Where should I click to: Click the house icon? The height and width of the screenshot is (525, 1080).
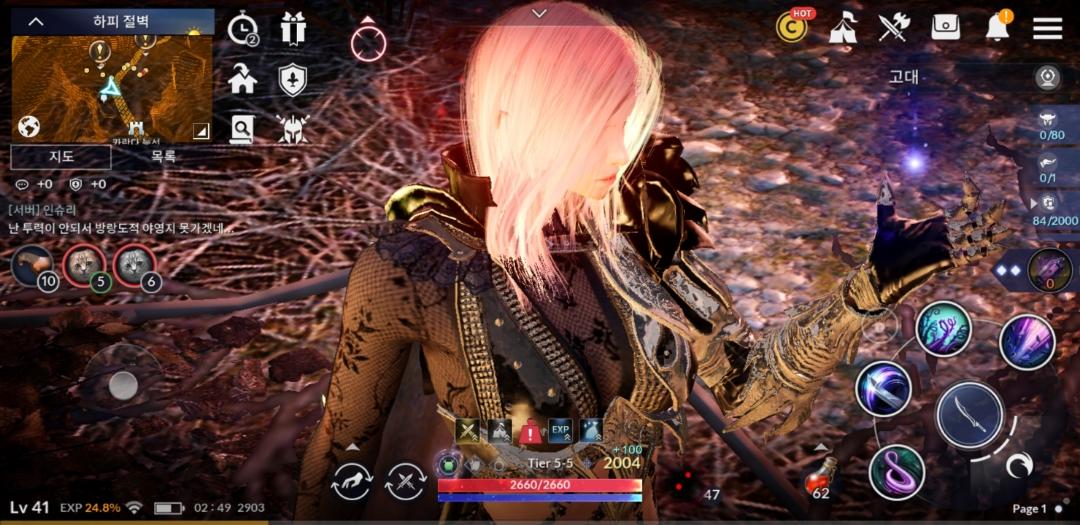click(x=242, y=79)
